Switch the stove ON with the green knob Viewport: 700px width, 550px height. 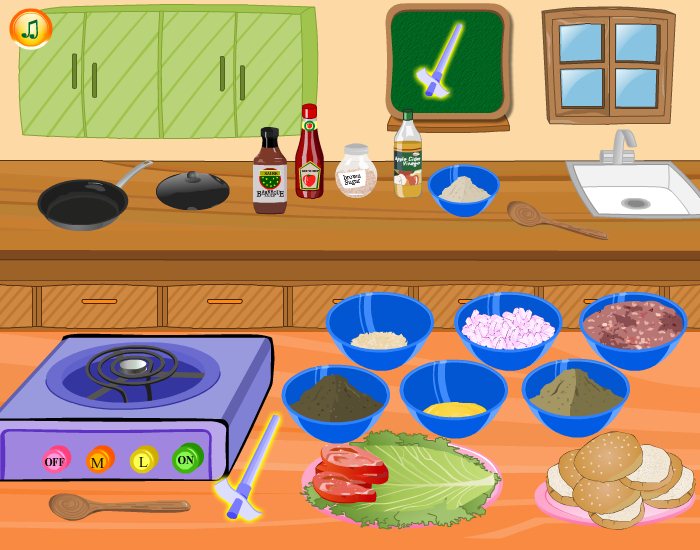[186, 459]
